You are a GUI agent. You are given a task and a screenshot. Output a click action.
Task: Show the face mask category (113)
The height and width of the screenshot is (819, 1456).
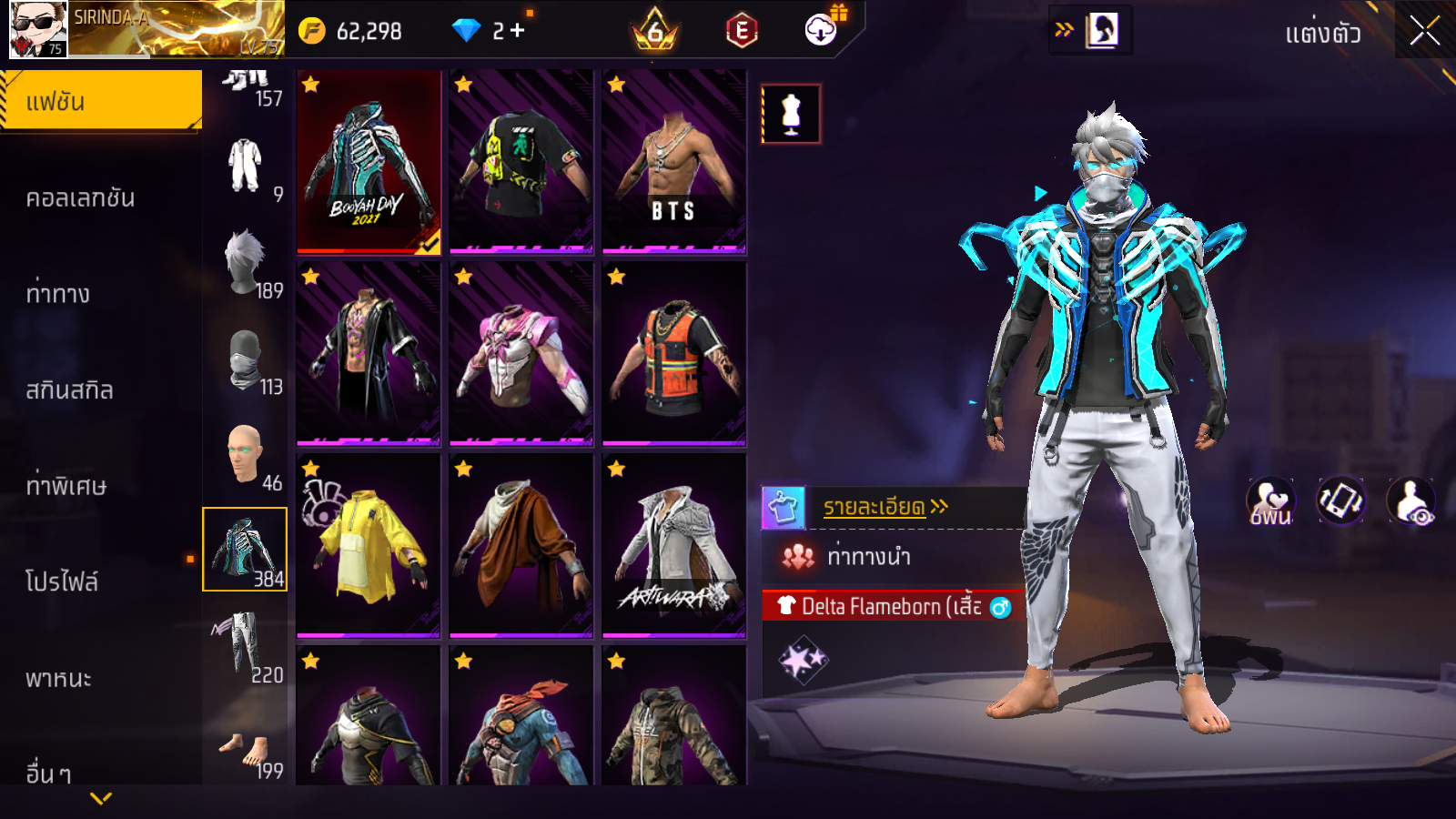245,359
